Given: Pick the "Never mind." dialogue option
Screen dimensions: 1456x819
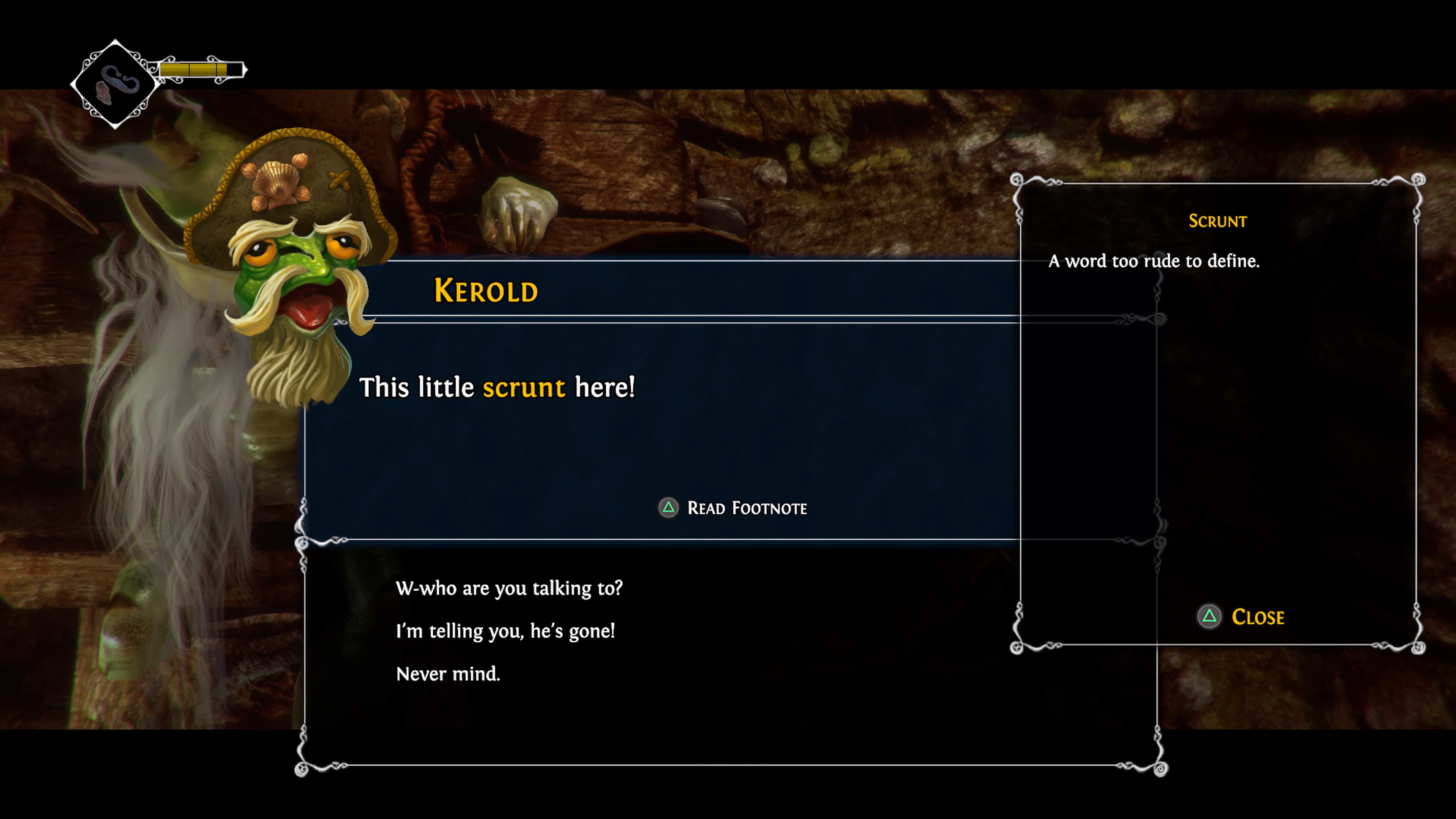Looking at the screenshot, I should 448,674.
